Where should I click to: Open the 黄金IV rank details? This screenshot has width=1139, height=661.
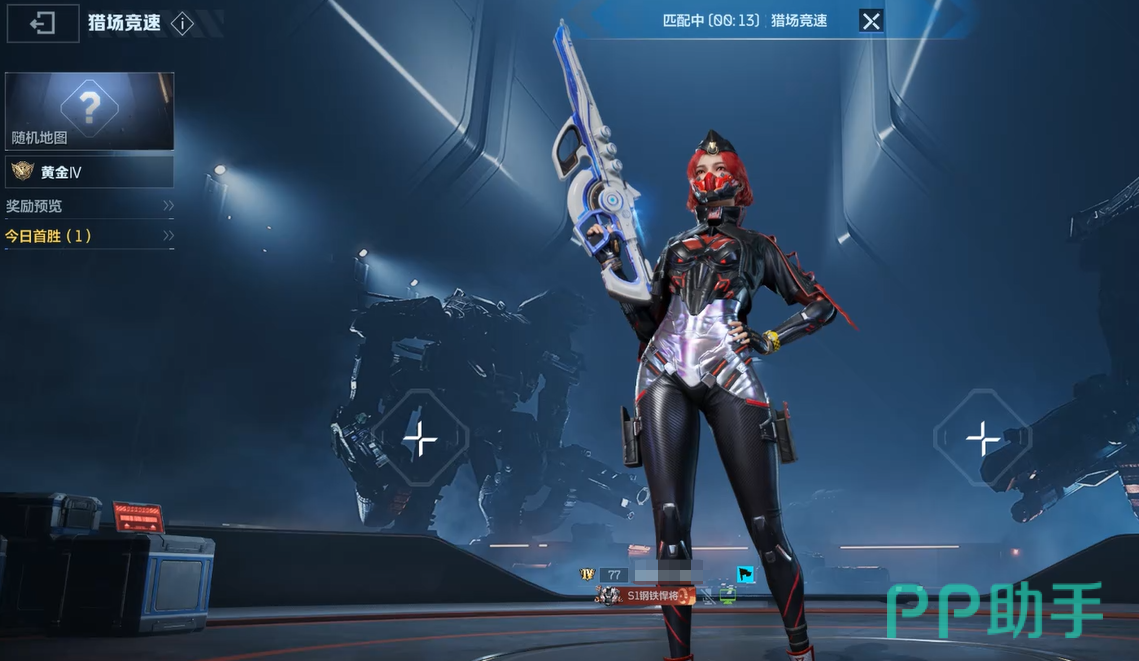coord(89,172)
